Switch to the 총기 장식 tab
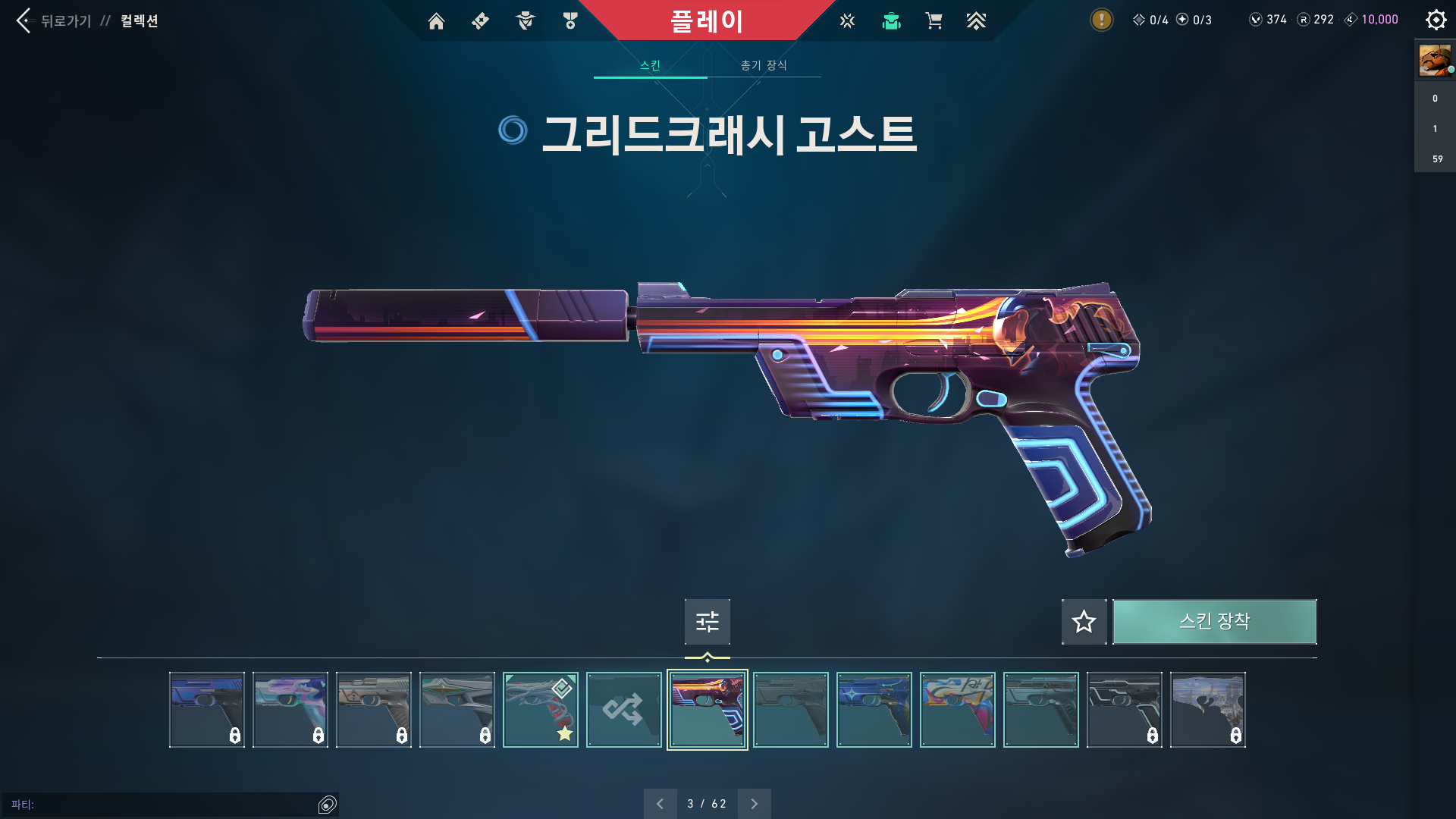This screenshot has height=819, width=1456. 764,65
